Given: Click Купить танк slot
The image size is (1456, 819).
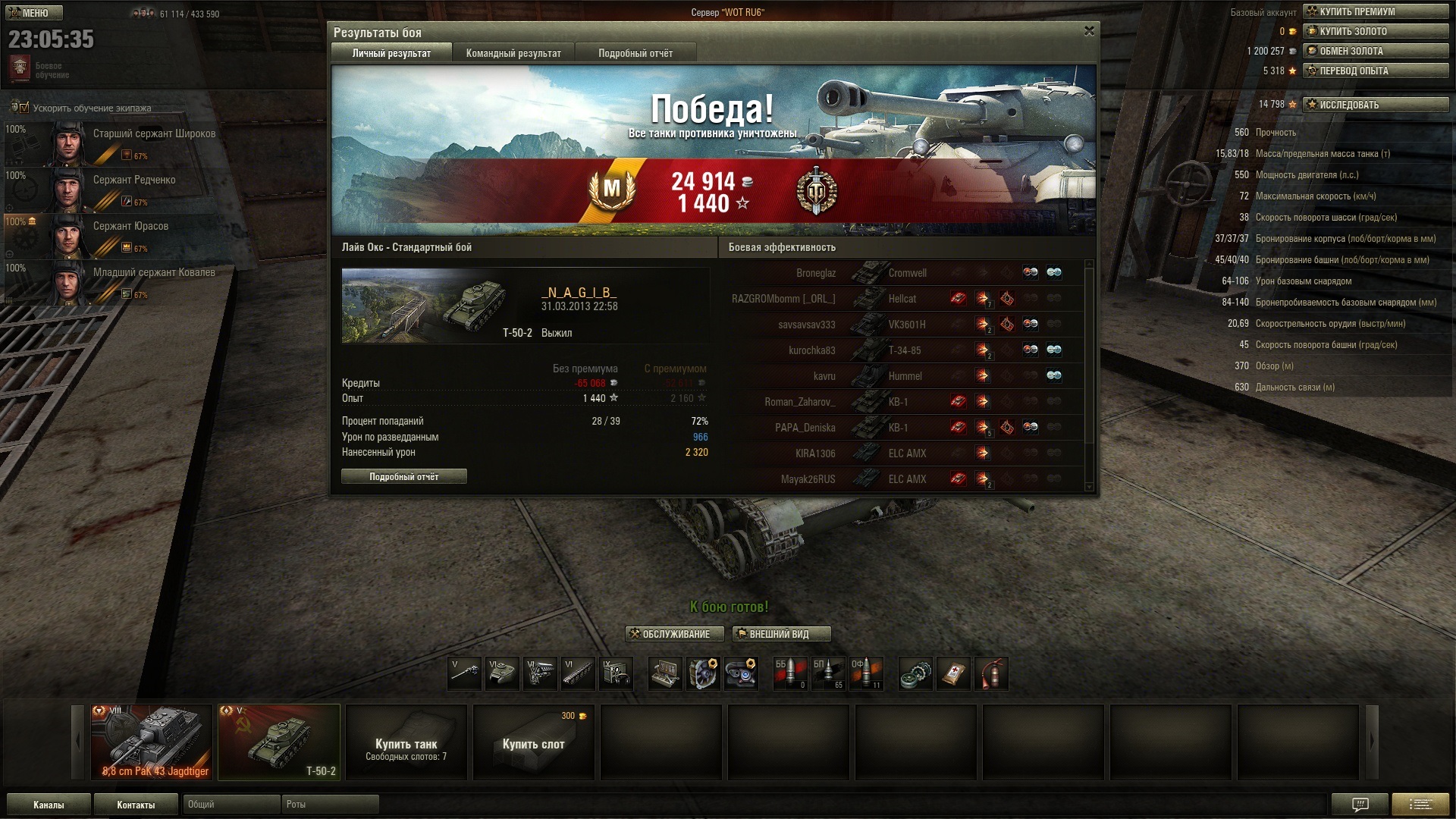Looking at the screenshot, I should tap(406, 742).
